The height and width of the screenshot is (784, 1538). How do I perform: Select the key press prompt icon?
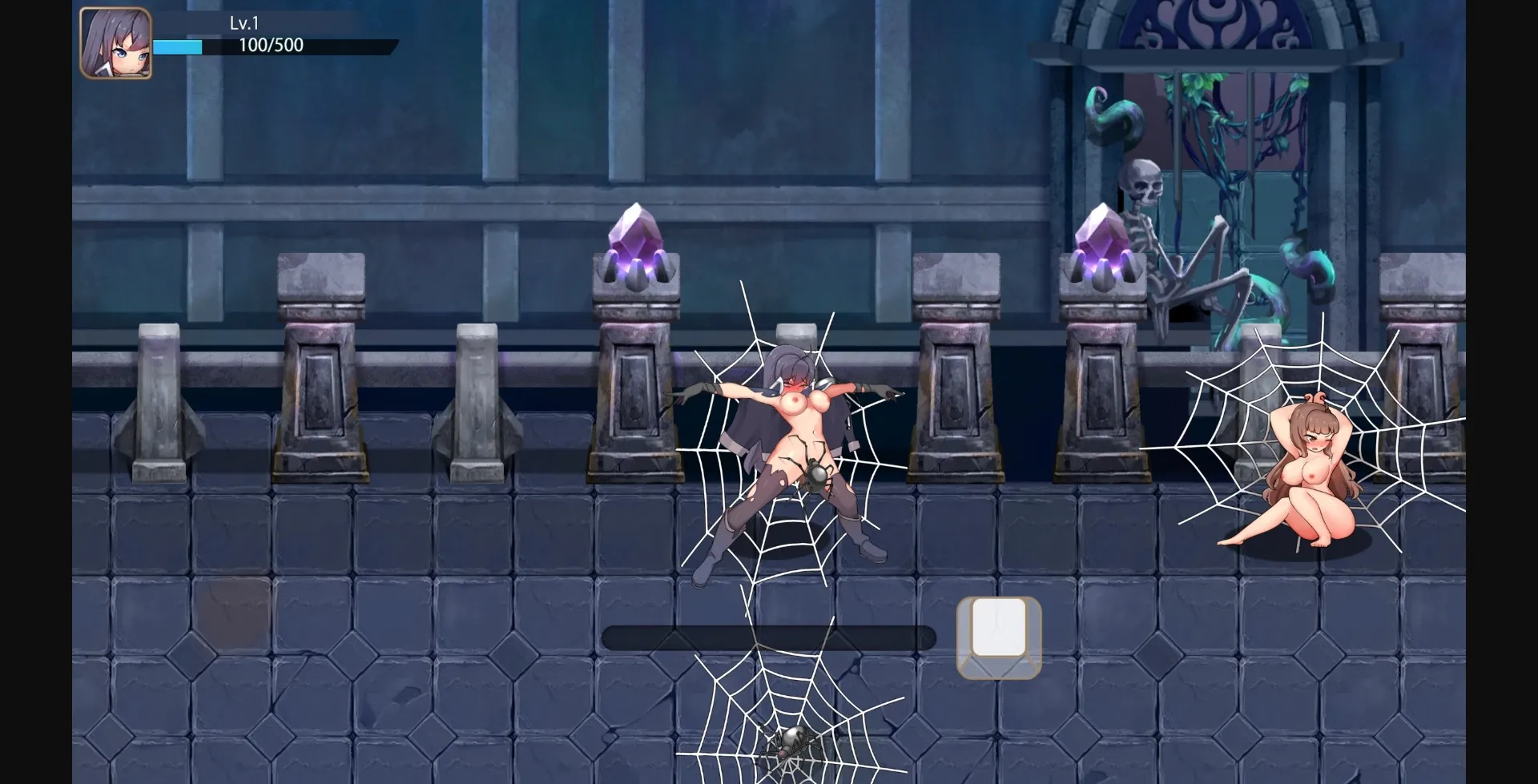(x=998, y=637)
